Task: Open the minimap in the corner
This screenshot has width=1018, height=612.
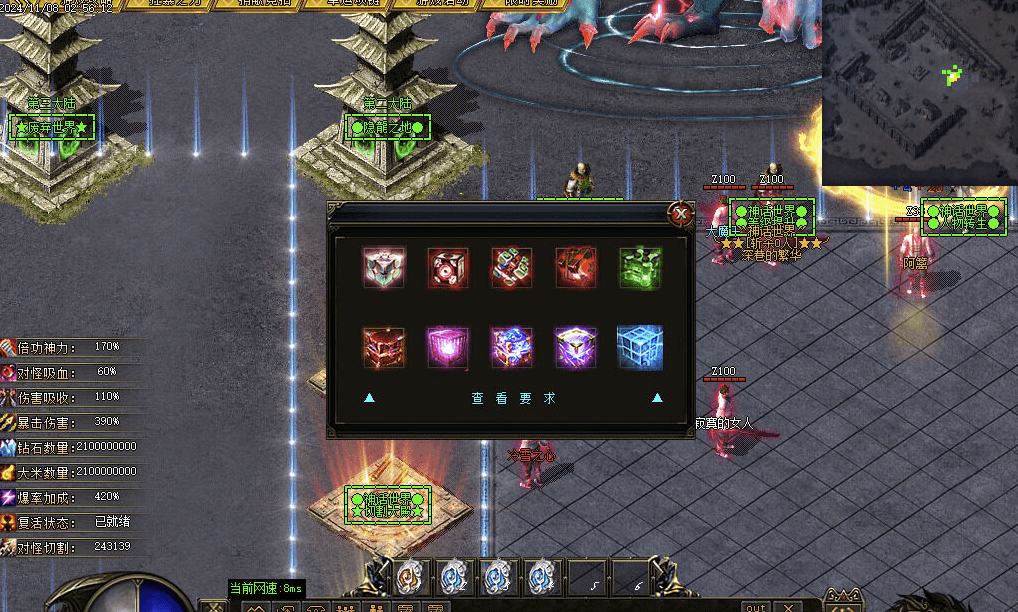Action: 919,93
